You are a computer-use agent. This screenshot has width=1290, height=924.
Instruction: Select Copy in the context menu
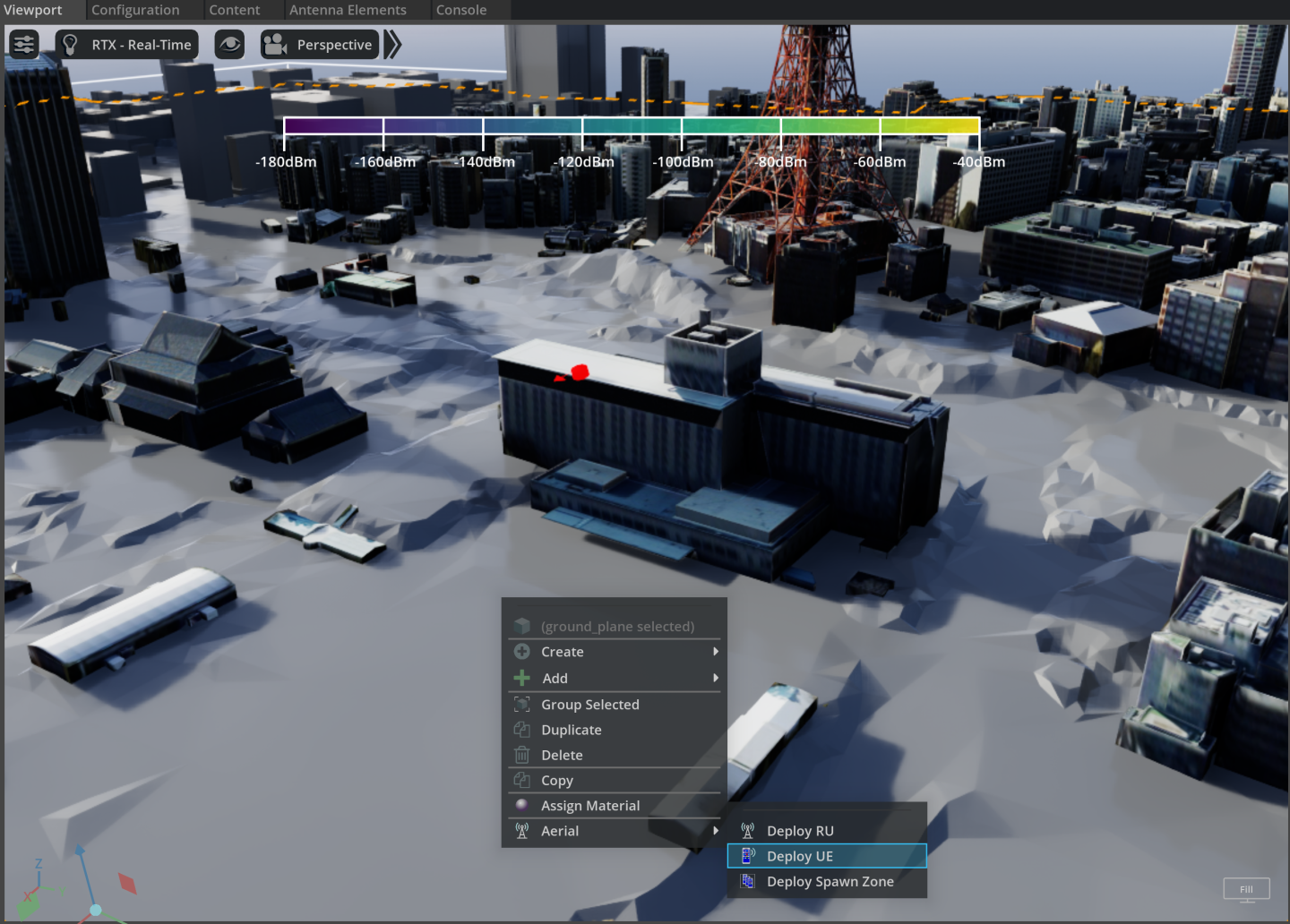pyautogui.click(x=557, y=781)
